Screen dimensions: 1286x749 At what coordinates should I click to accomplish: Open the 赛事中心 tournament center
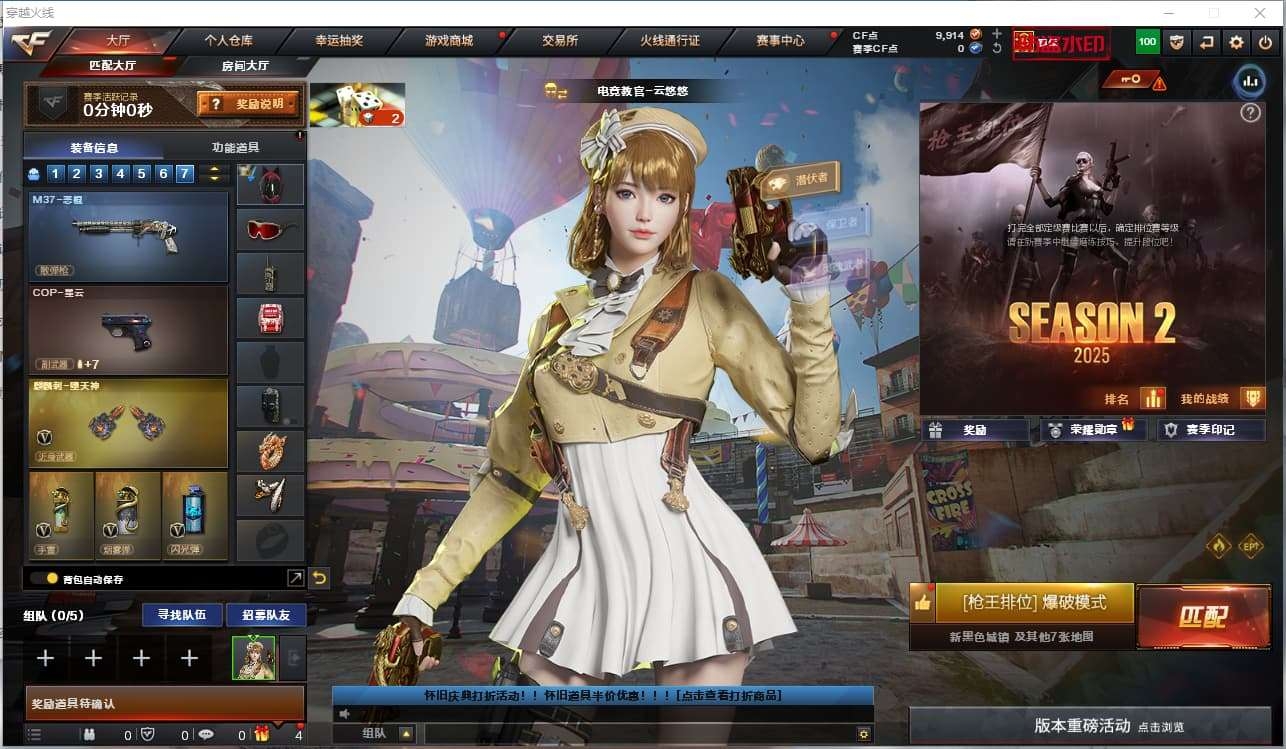tap(780, 41)
